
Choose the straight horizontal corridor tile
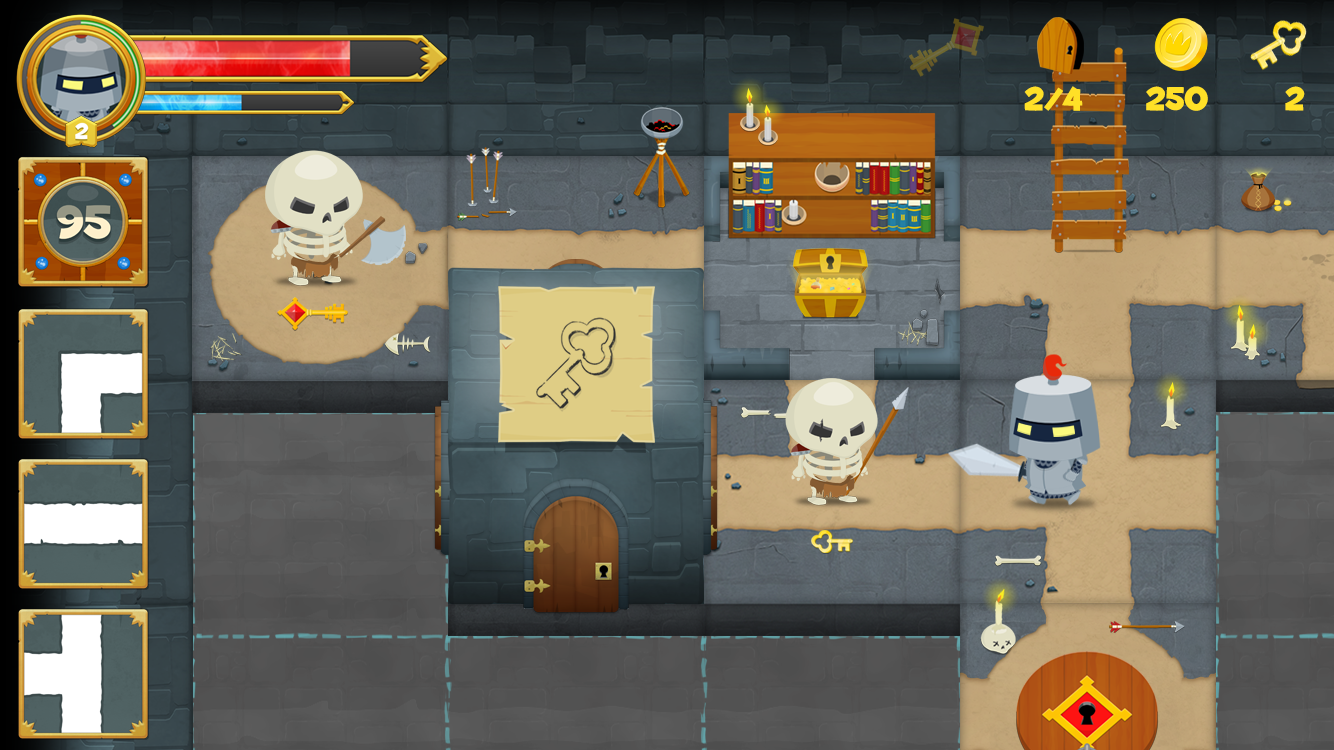click(x=83, y=523)
